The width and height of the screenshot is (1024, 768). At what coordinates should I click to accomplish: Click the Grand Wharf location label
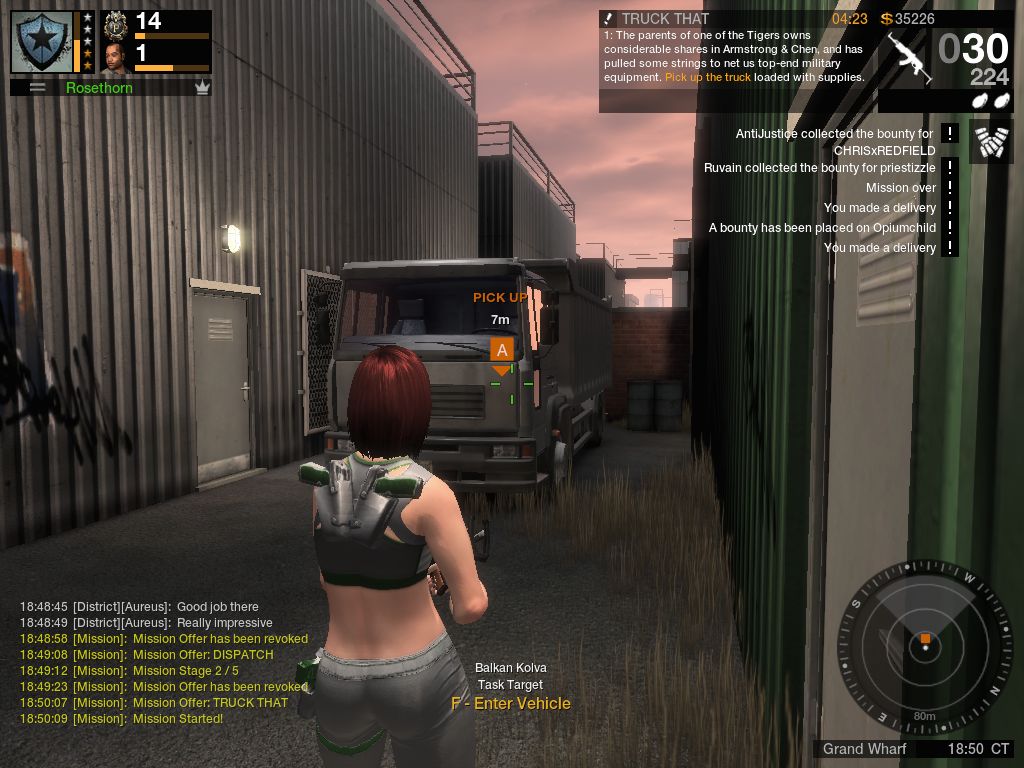pos(864,749)
